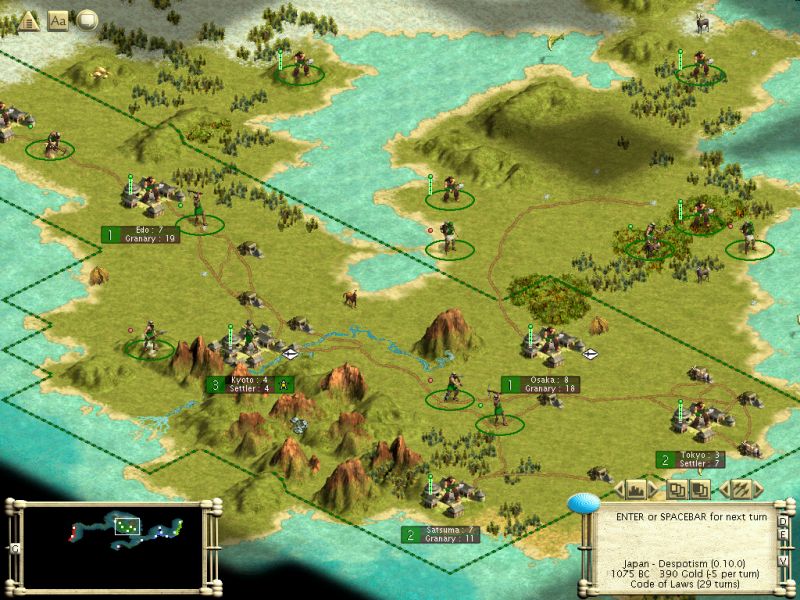800x600 pixels.
Task: Open the advisors speech-bubble button
Action: 87,19
